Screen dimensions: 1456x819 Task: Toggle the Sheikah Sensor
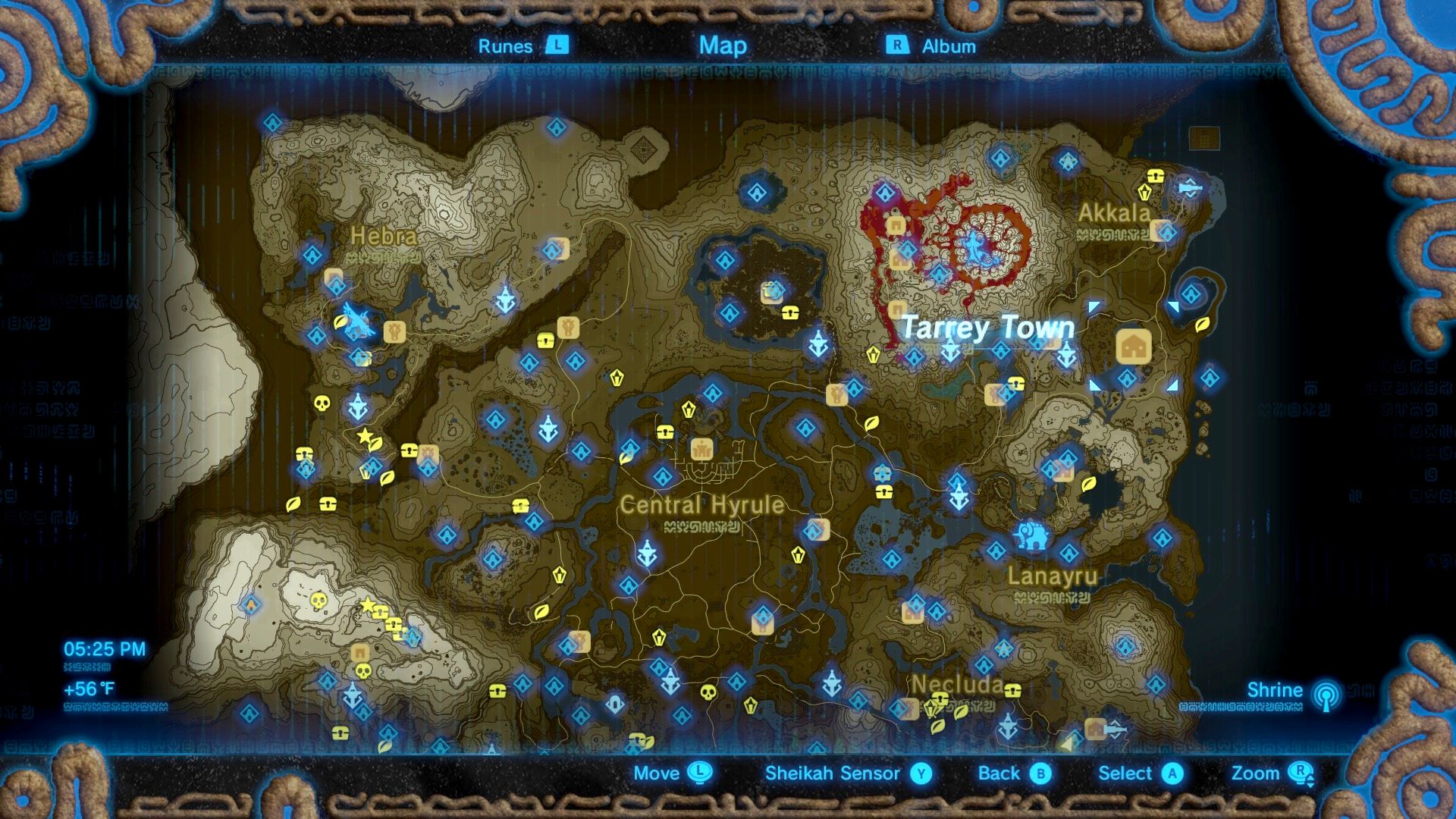[833, 773]
